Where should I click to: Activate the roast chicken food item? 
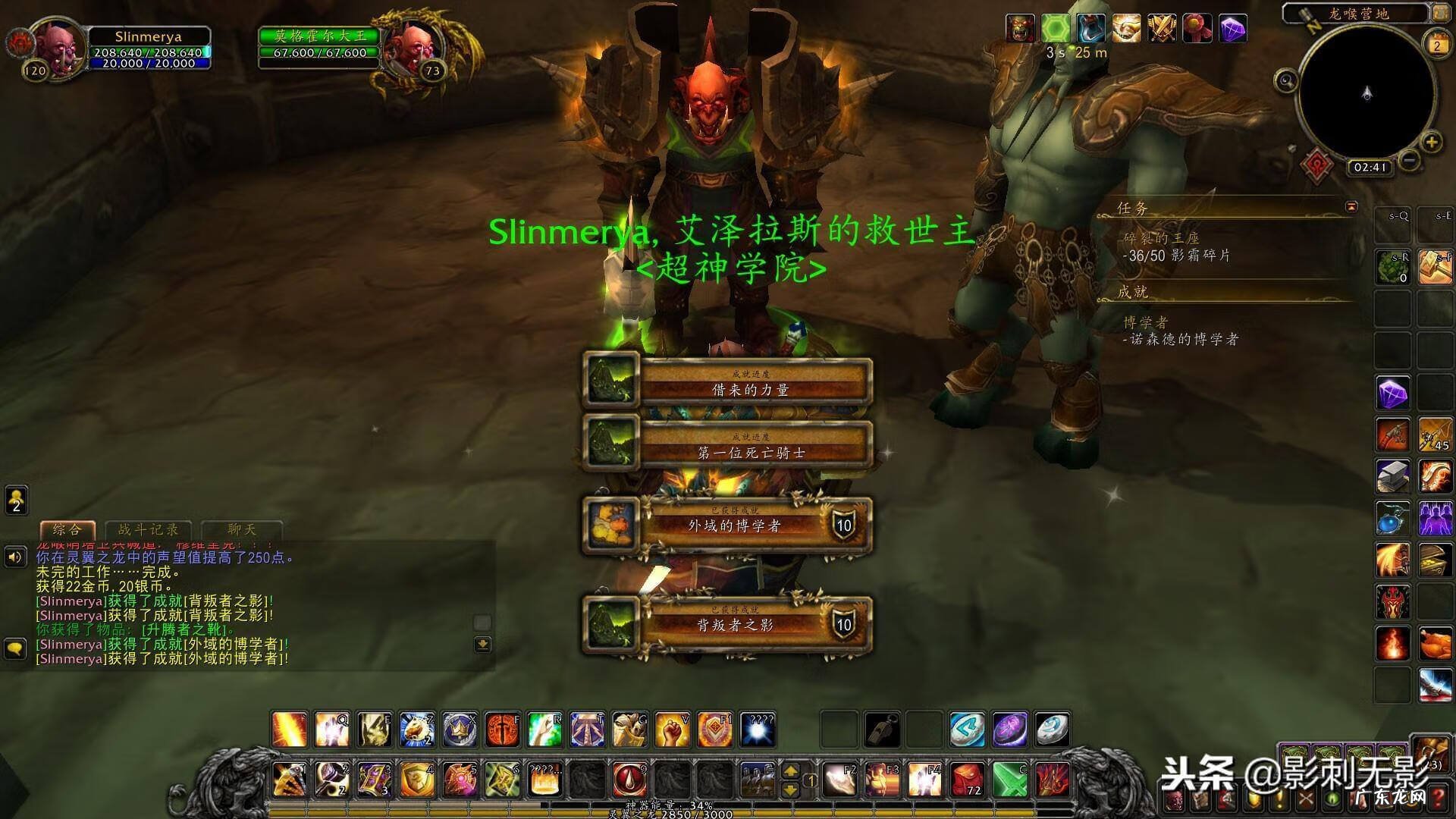click(x=1435, y=644)
